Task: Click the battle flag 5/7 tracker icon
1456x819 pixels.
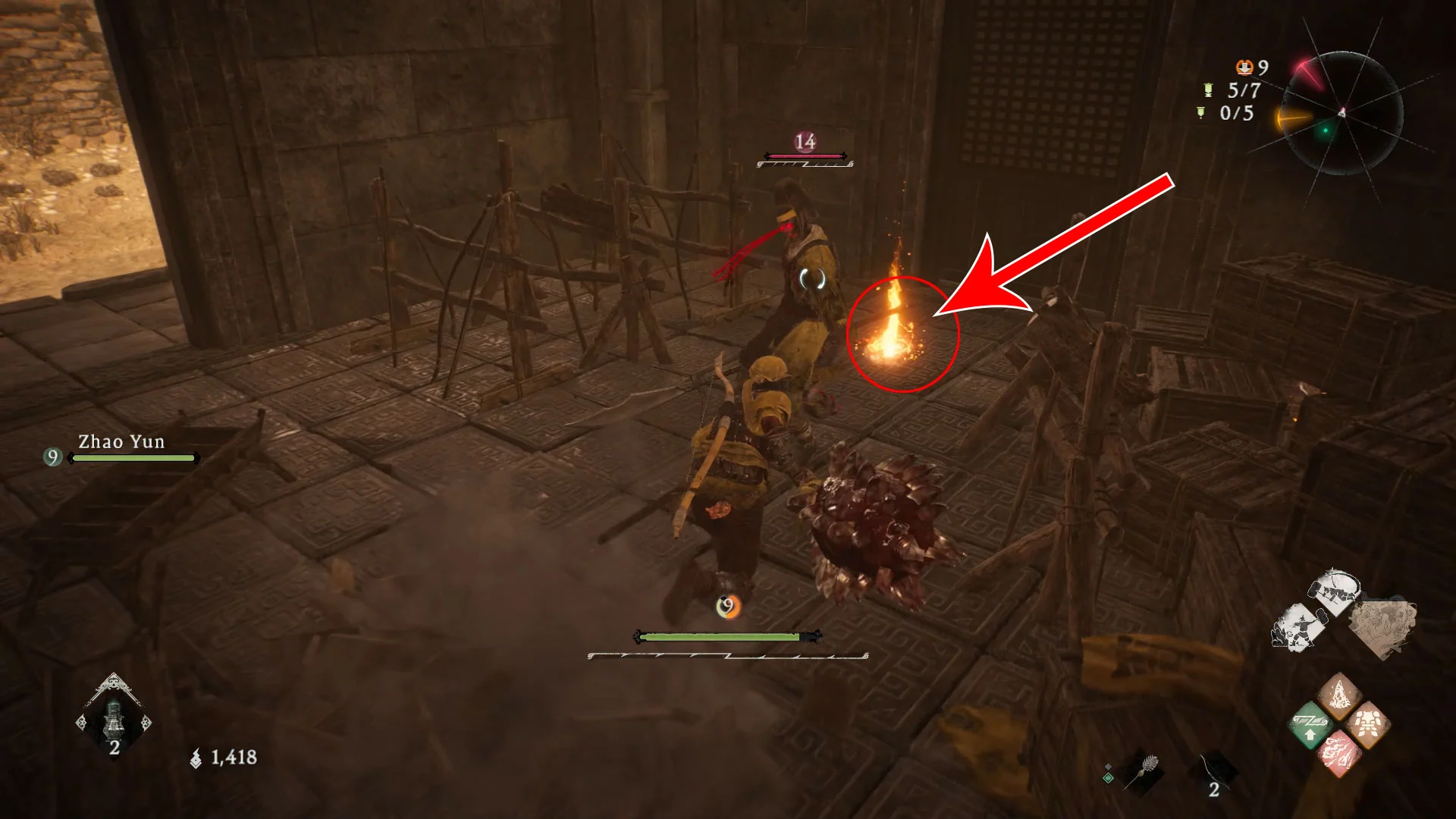Action: pos(1208,90)
